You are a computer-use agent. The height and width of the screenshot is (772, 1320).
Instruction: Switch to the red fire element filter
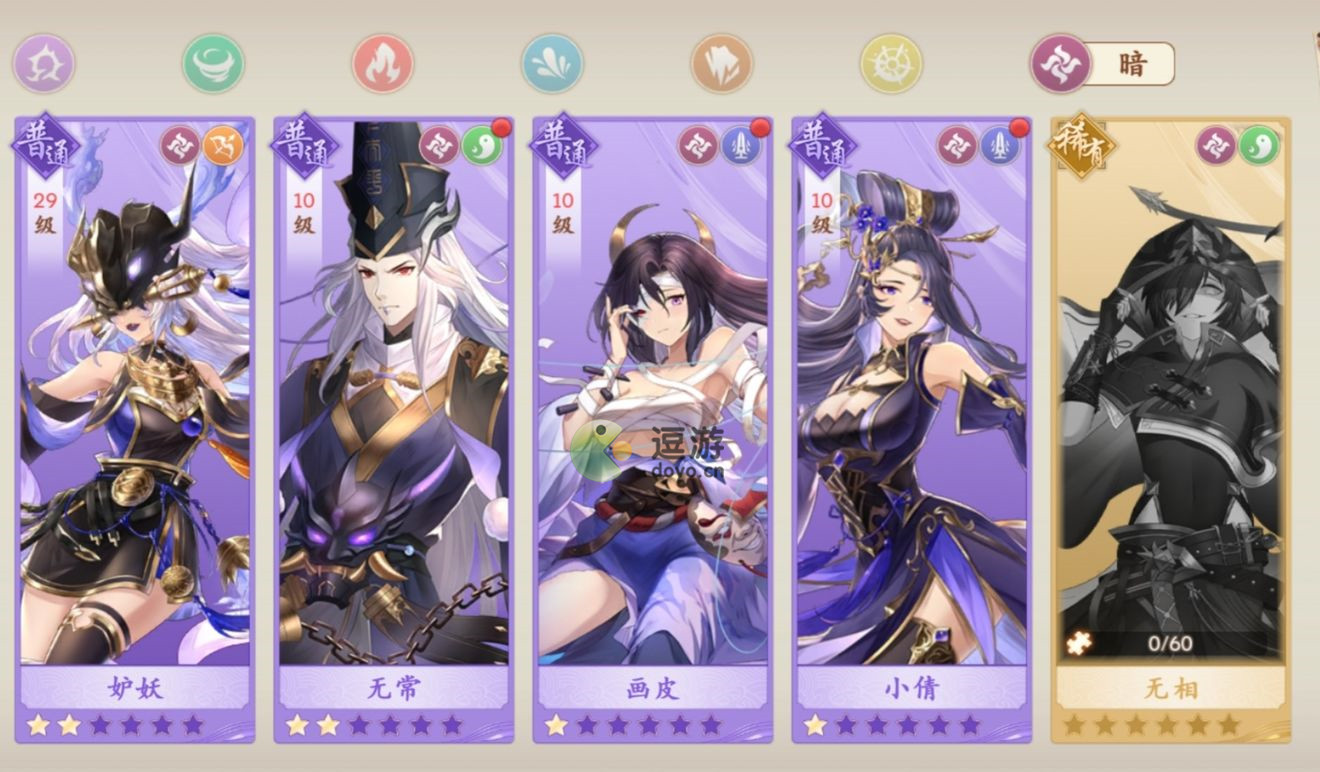pos(383,64)
